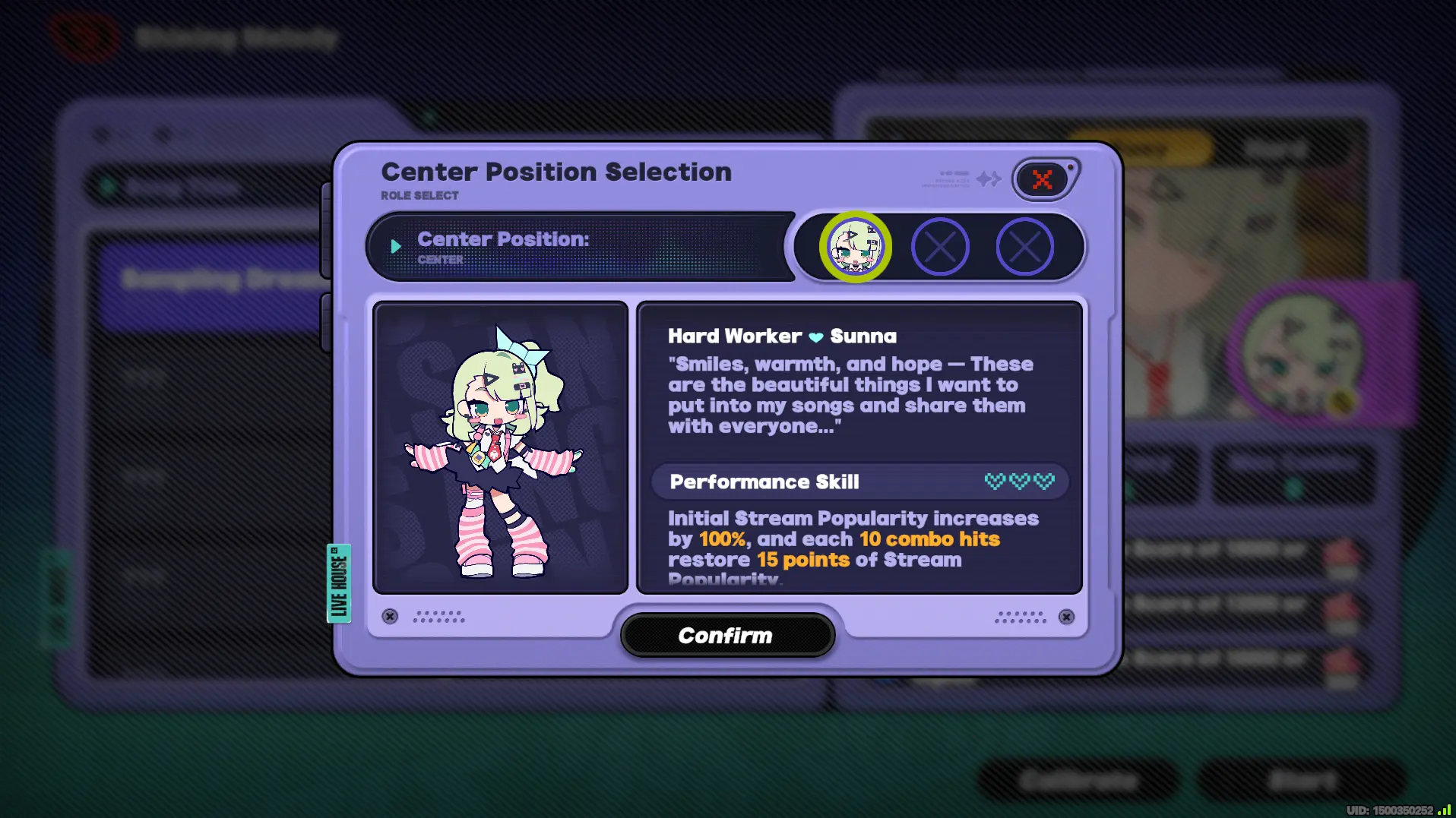Click the green play triangle beside Center Position

(396, 245)
